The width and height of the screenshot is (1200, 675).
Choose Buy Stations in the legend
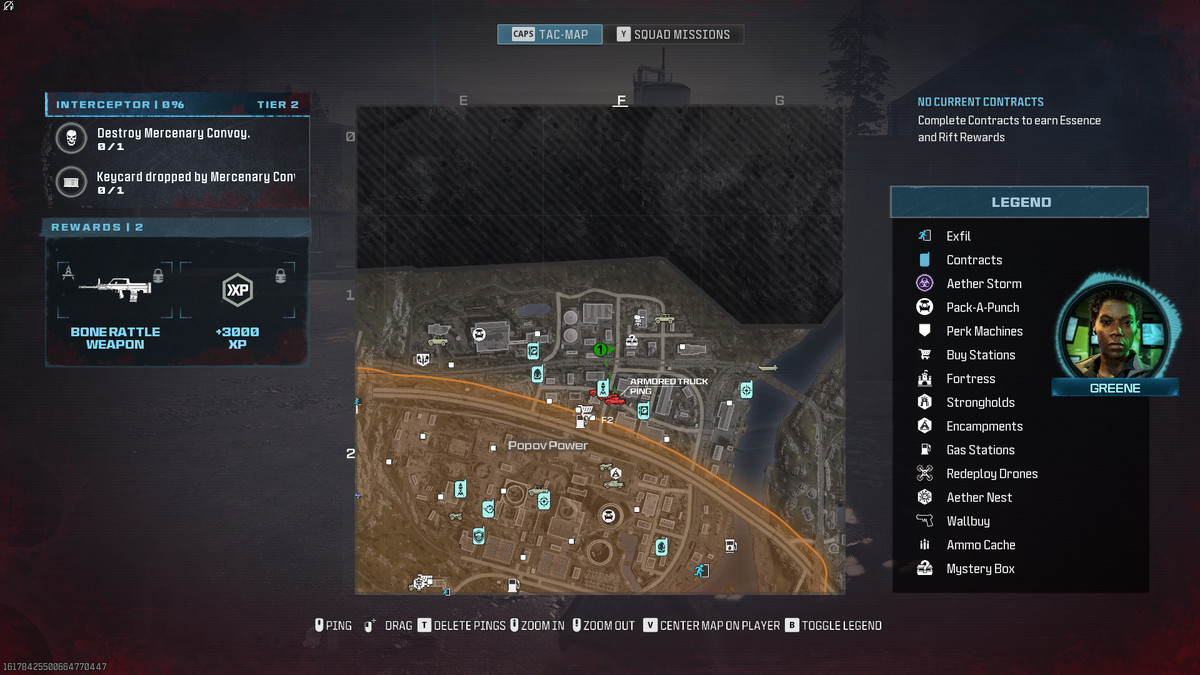(x=980, y=355)
